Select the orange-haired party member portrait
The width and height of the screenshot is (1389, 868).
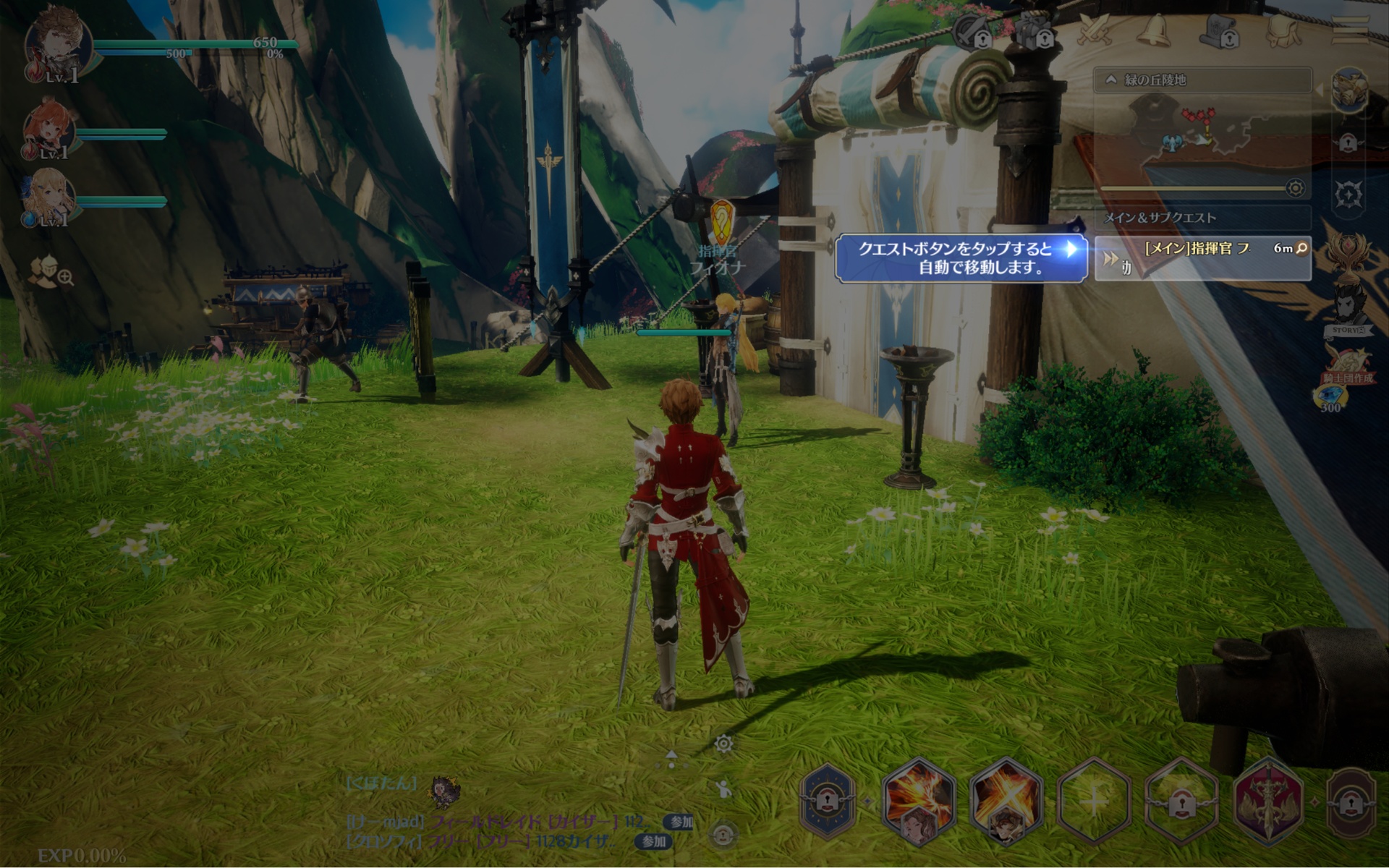pos(49,130)
